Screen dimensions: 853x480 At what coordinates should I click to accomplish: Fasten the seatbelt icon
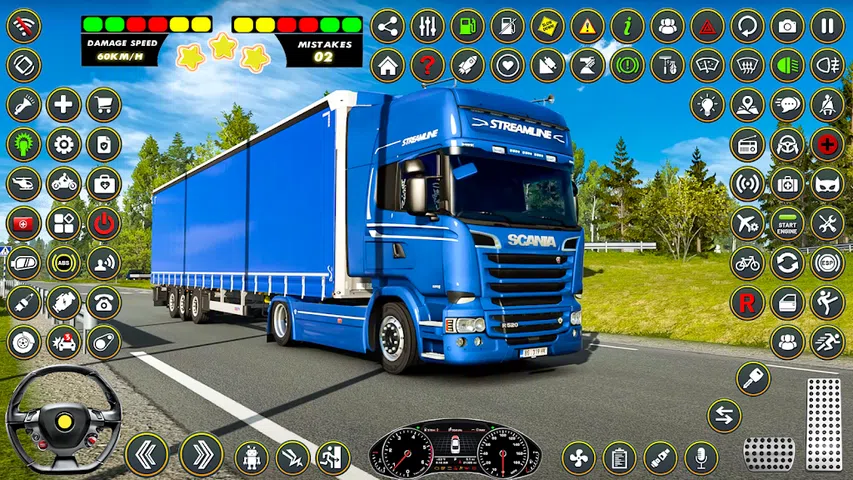click(x=827, y=104)
